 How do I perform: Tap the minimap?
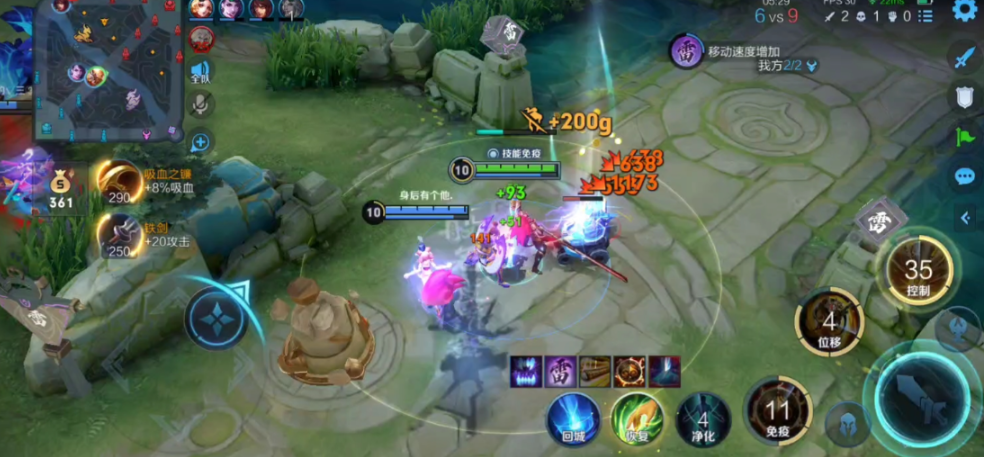click(110, 68)
